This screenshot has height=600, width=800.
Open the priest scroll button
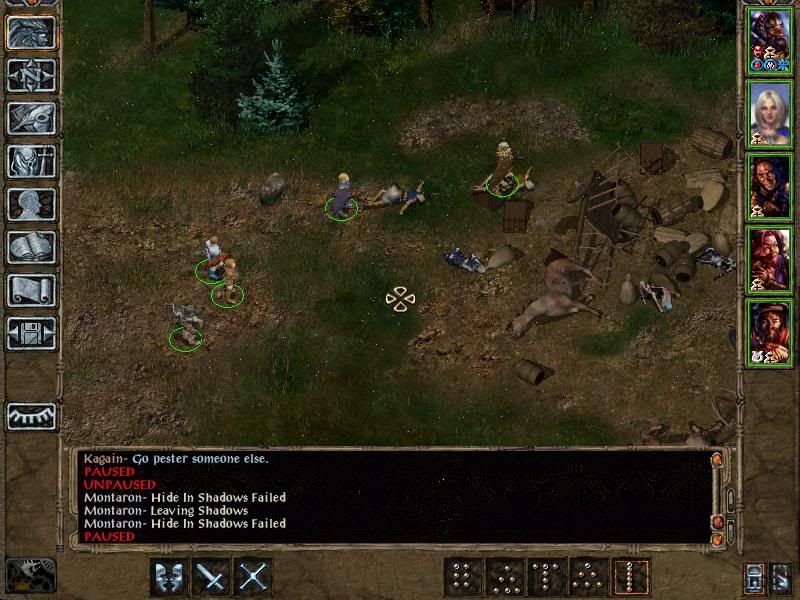pyautogui.click(x=31, y=290)
